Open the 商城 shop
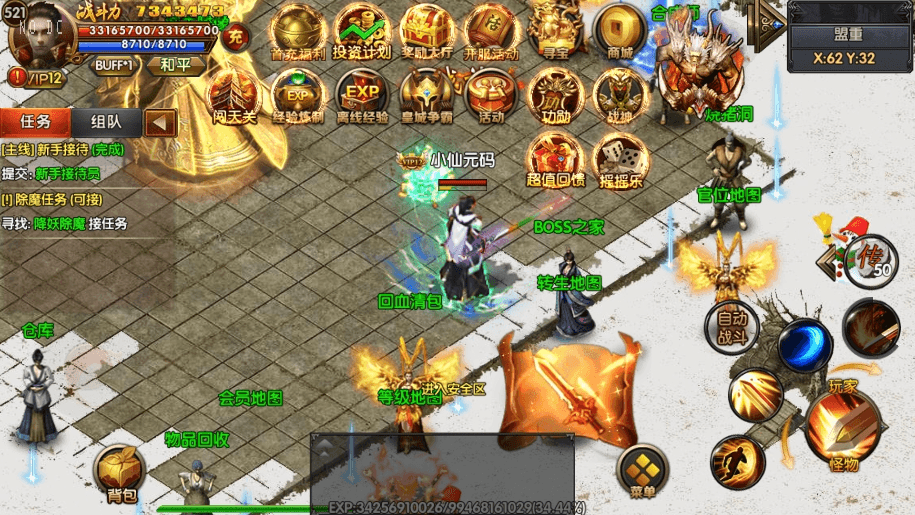The image size is (915, 515). tap(620, 32)
